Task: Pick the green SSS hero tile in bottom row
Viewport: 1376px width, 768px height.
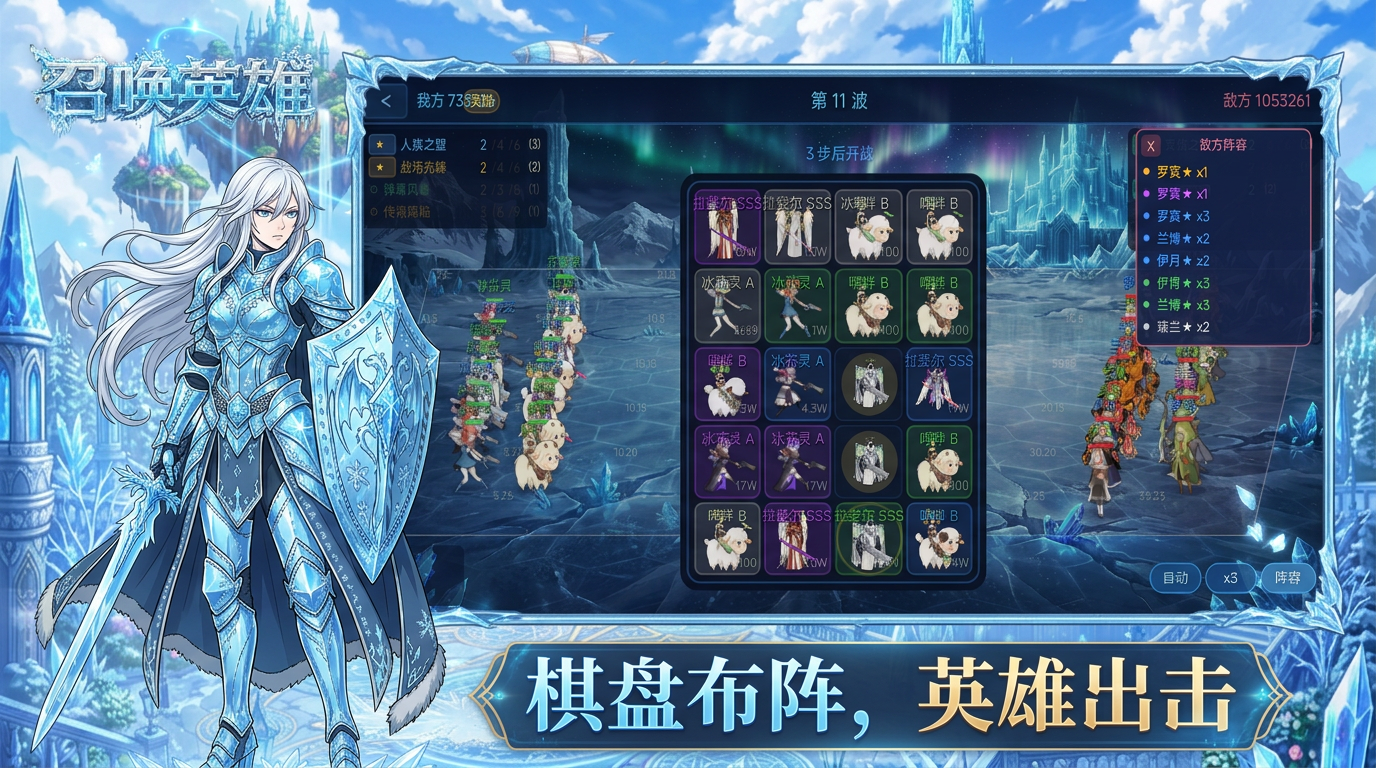Action: coord(868,539)
